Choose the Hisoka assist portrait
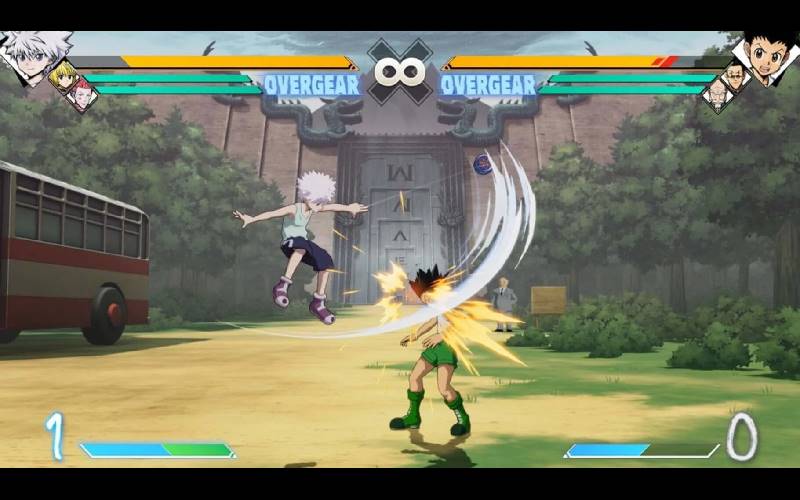 [x=82, y=95]
